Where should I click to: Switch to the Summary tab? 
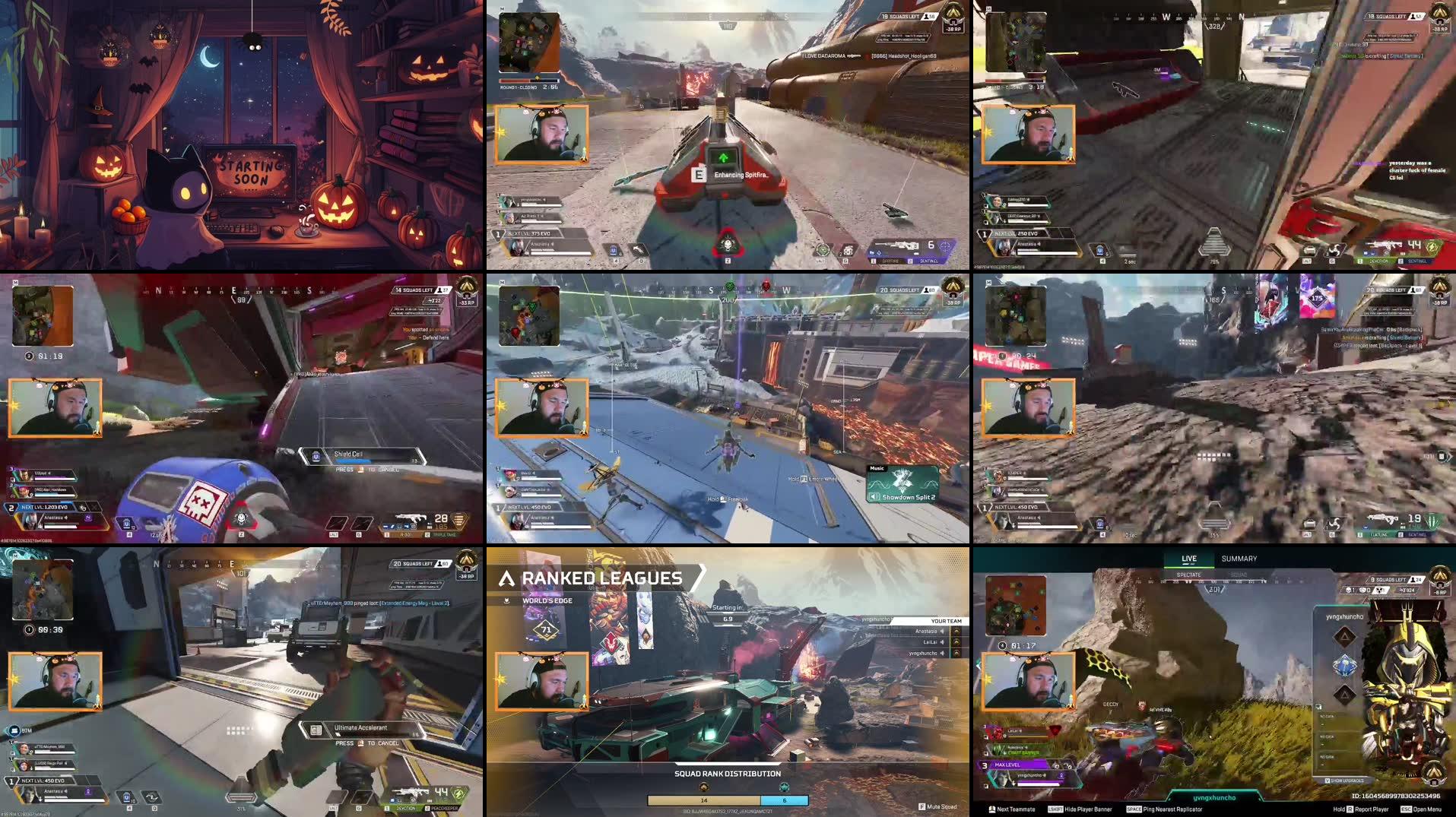1239,559
